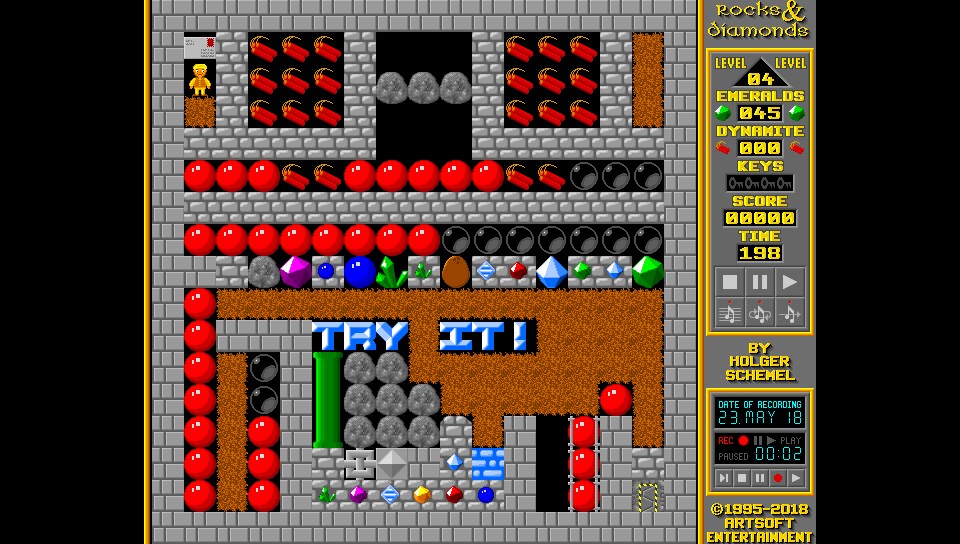960x544 pixels.
Task: Play the recorded tape
Action: [x=796, y=479]
